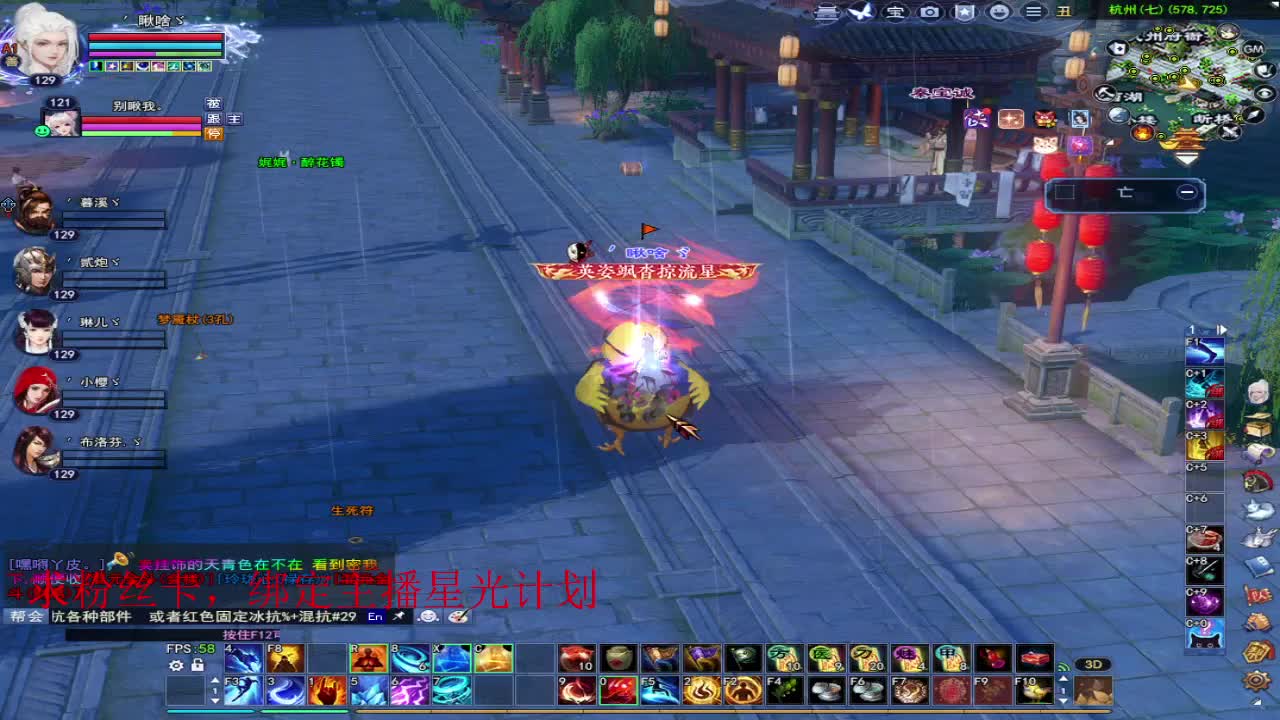Open the hamburger menu on top bar
The image size is (1280, 720).
click(x=1031, y=13)
